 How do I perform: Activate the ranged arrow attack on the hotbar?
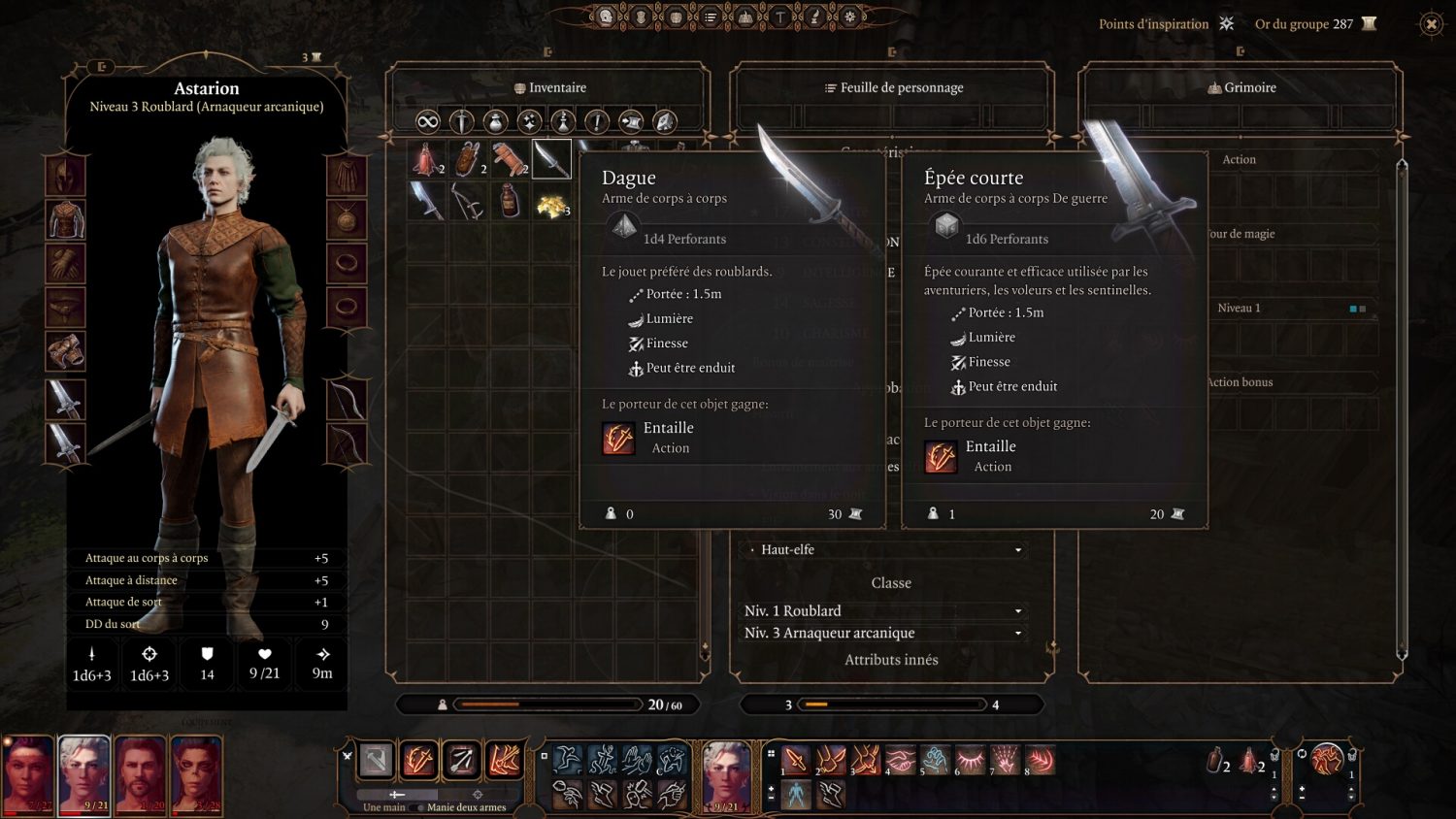461,761
